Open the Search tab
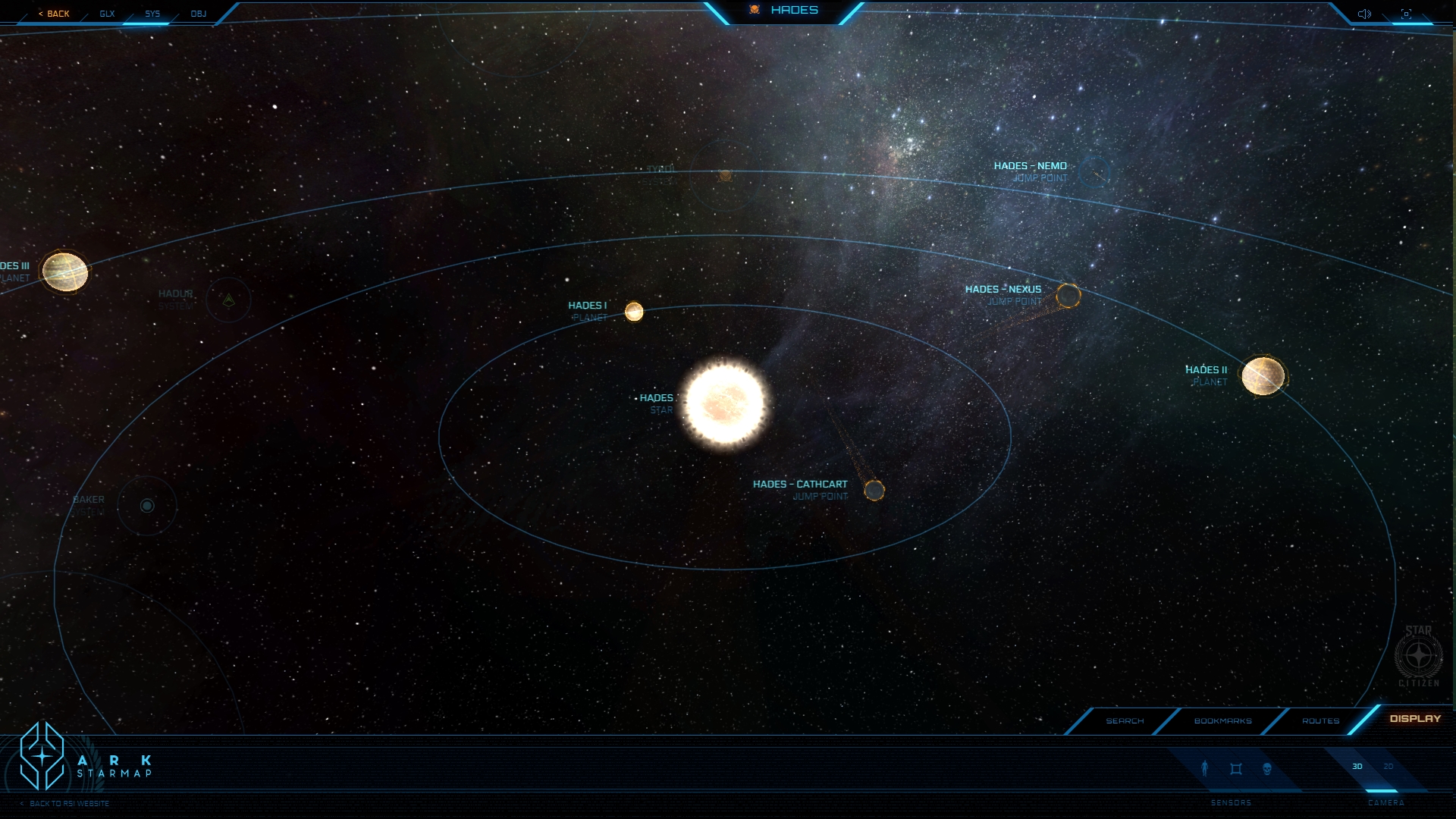1456x819 pixels. coord(1125,720)
